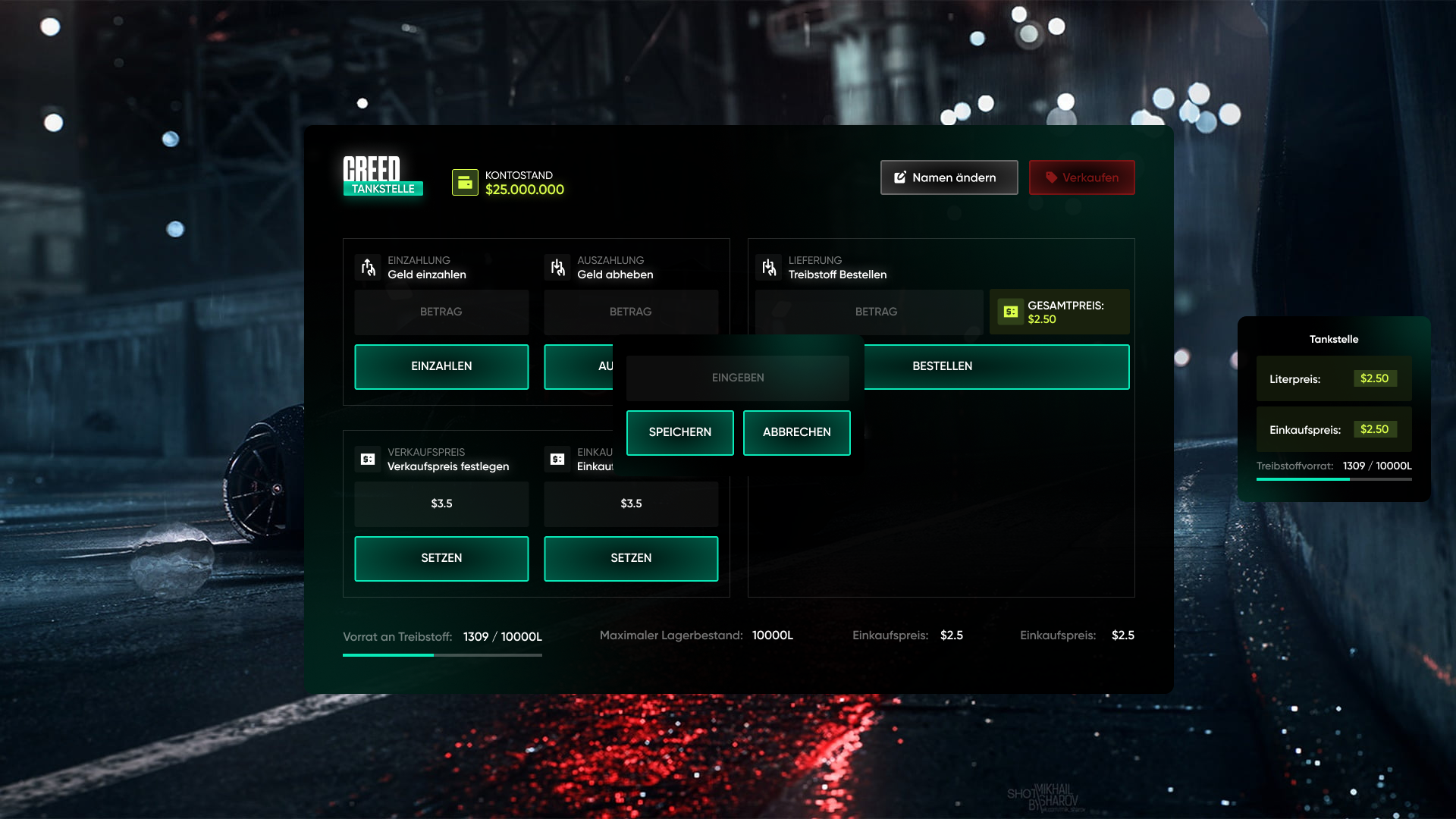
Task: Click the dollar icon next to Verkaufspreis festlegen
Action: [x=369, y=459]
